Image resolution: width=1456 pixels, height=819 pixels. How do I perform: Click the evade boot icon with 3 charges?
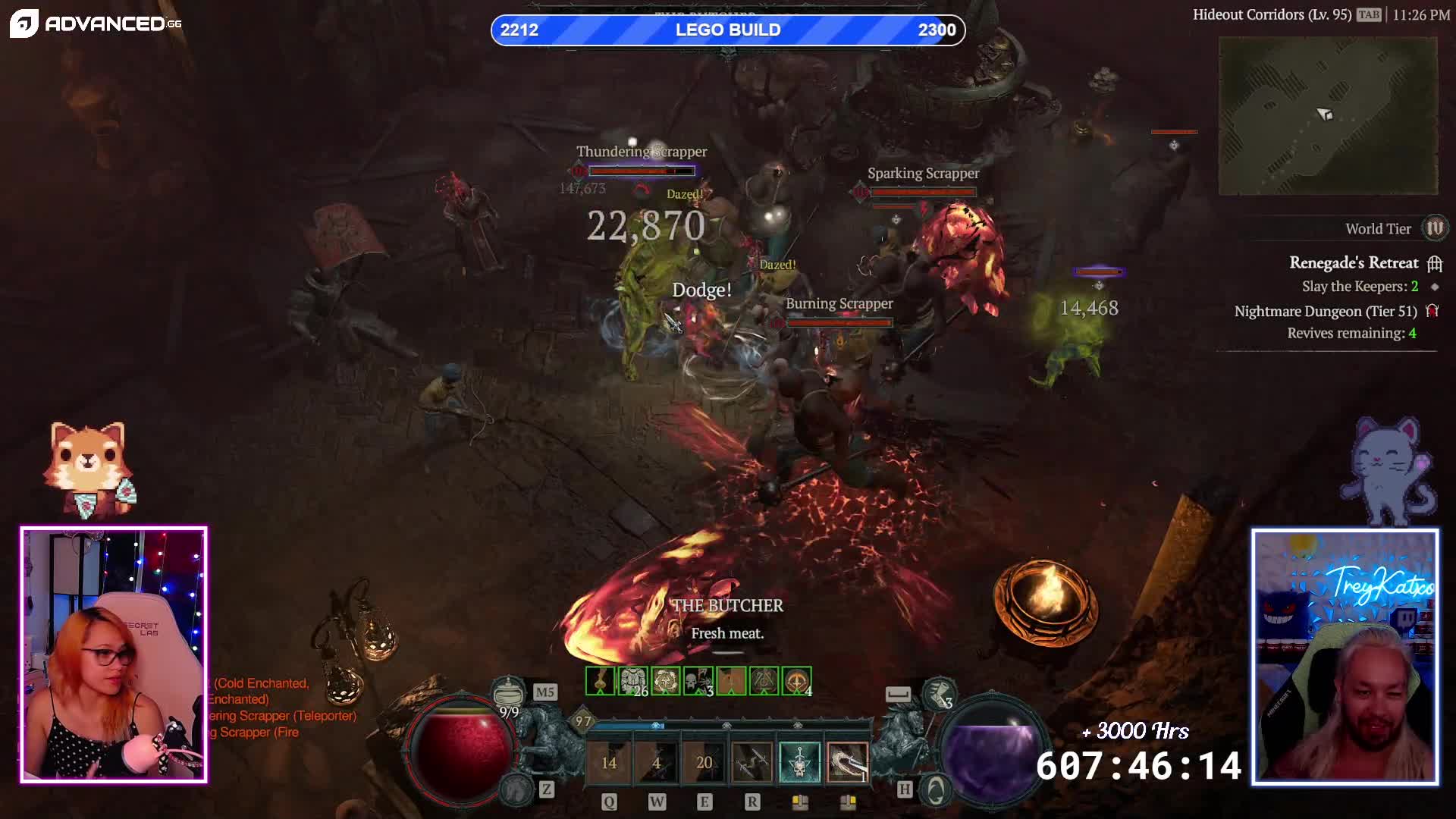coord(939,692)
